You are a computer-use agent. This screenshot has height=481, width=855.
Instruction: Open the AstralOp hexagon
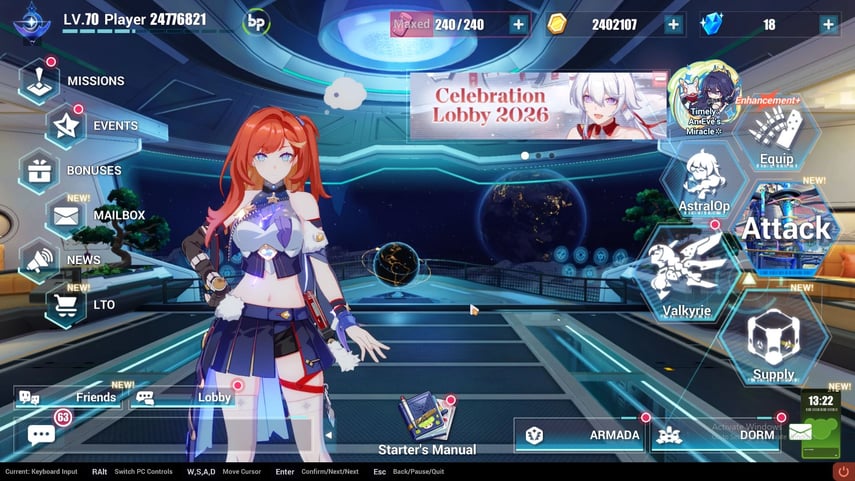[x=704, y=180]
